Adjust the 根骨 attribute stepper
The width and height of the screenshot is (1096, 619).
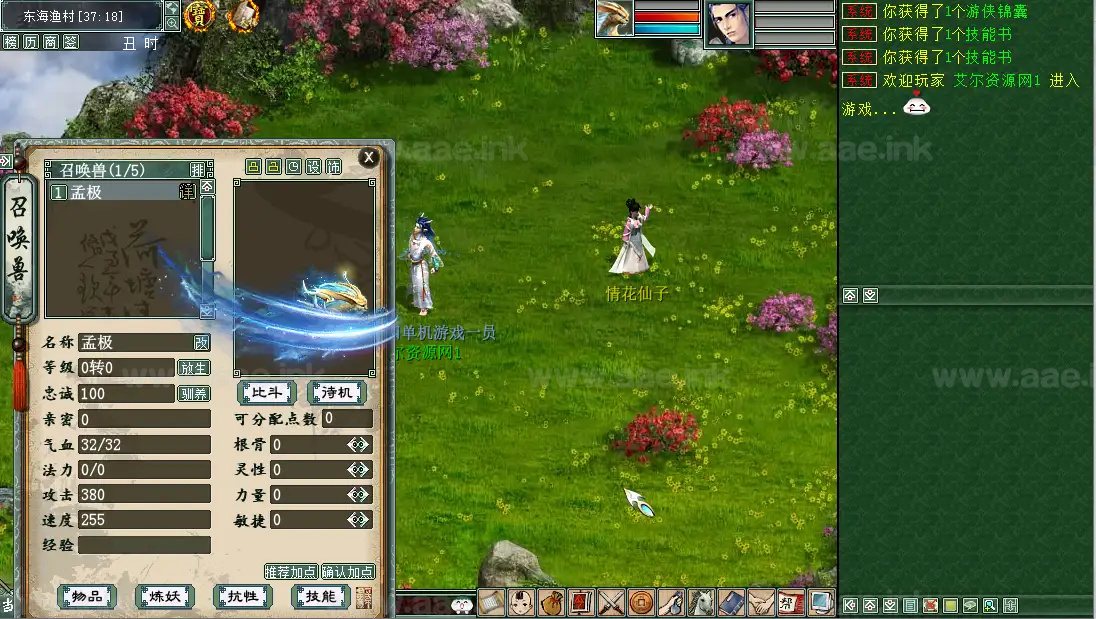click(359, 445)
